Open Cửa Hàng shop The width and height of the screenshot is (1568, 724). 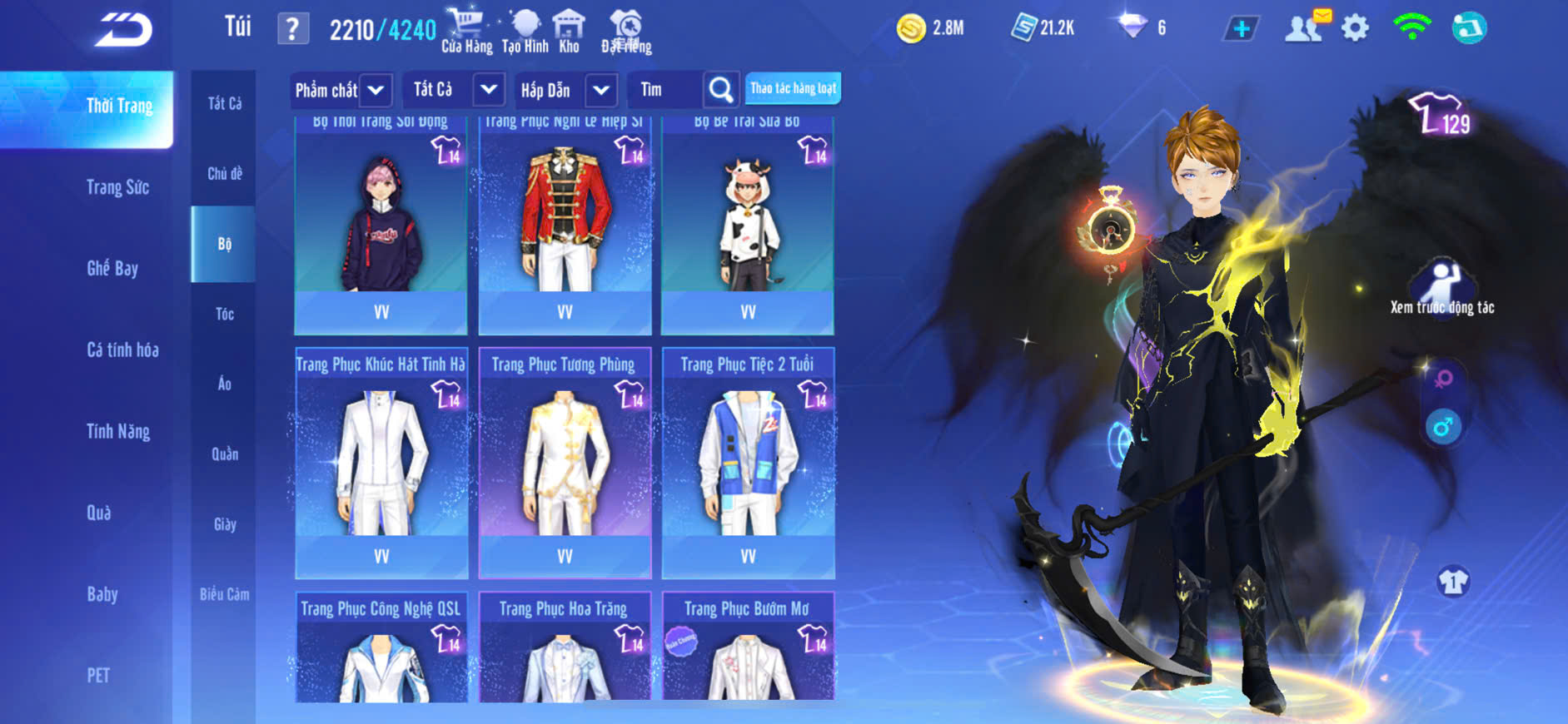tap(466, 32)
